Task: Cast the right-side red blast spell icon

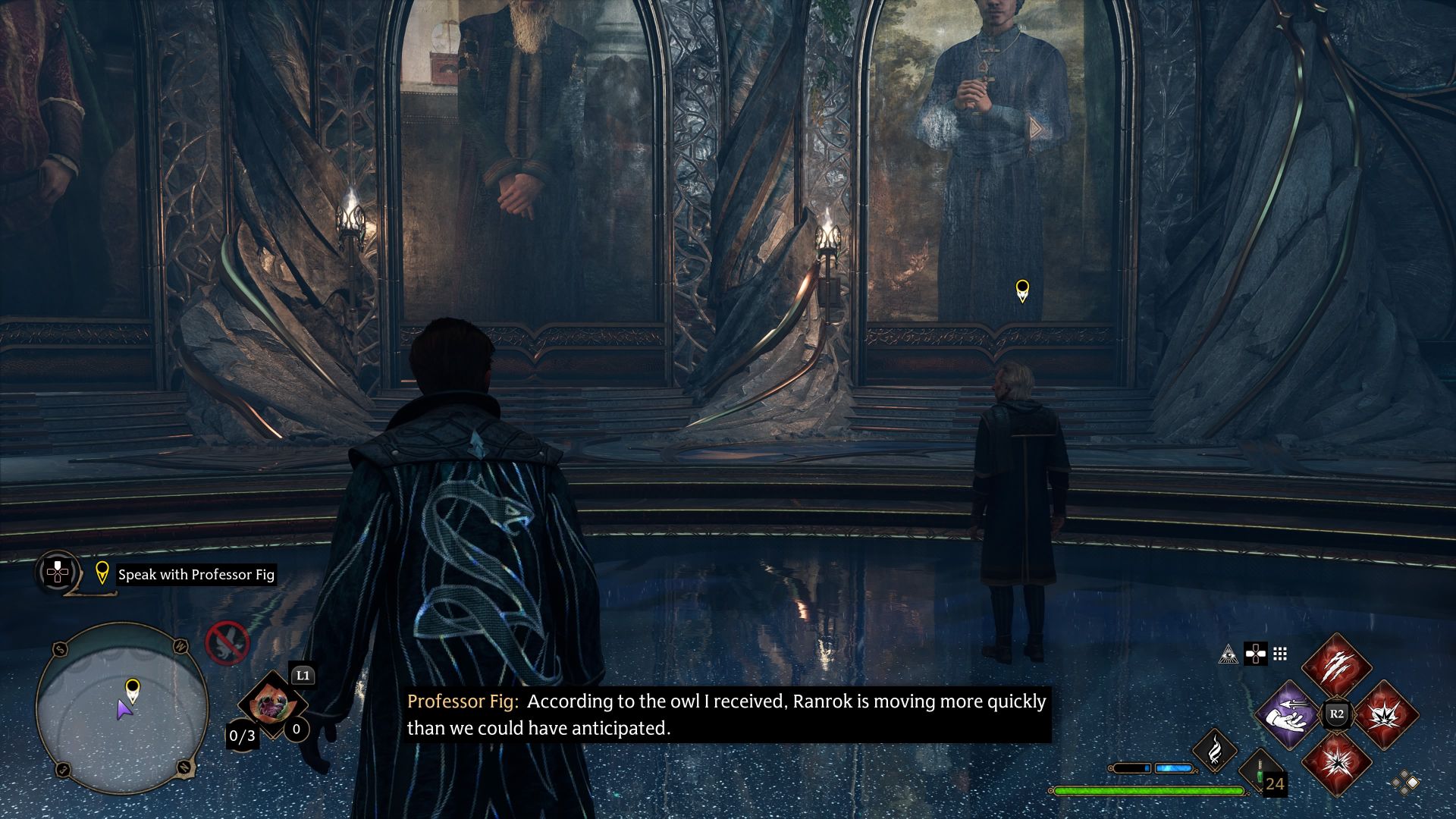Action: click(1385, 716)
